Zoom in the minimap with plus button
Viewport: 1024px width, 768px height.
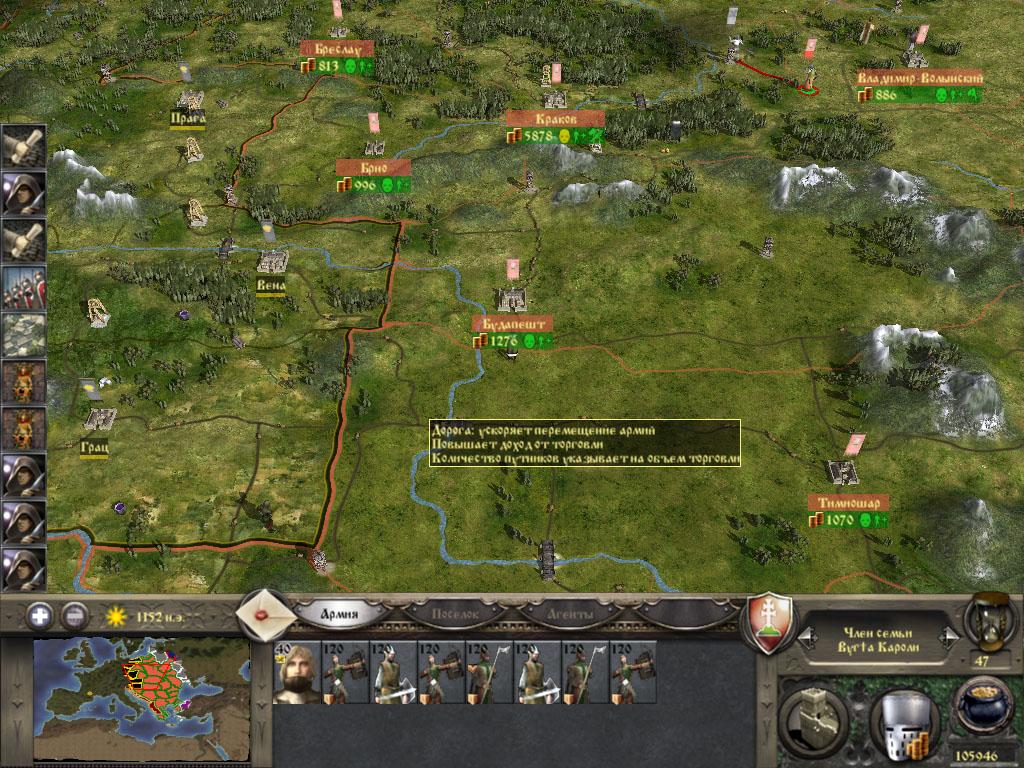coord(40,614)
